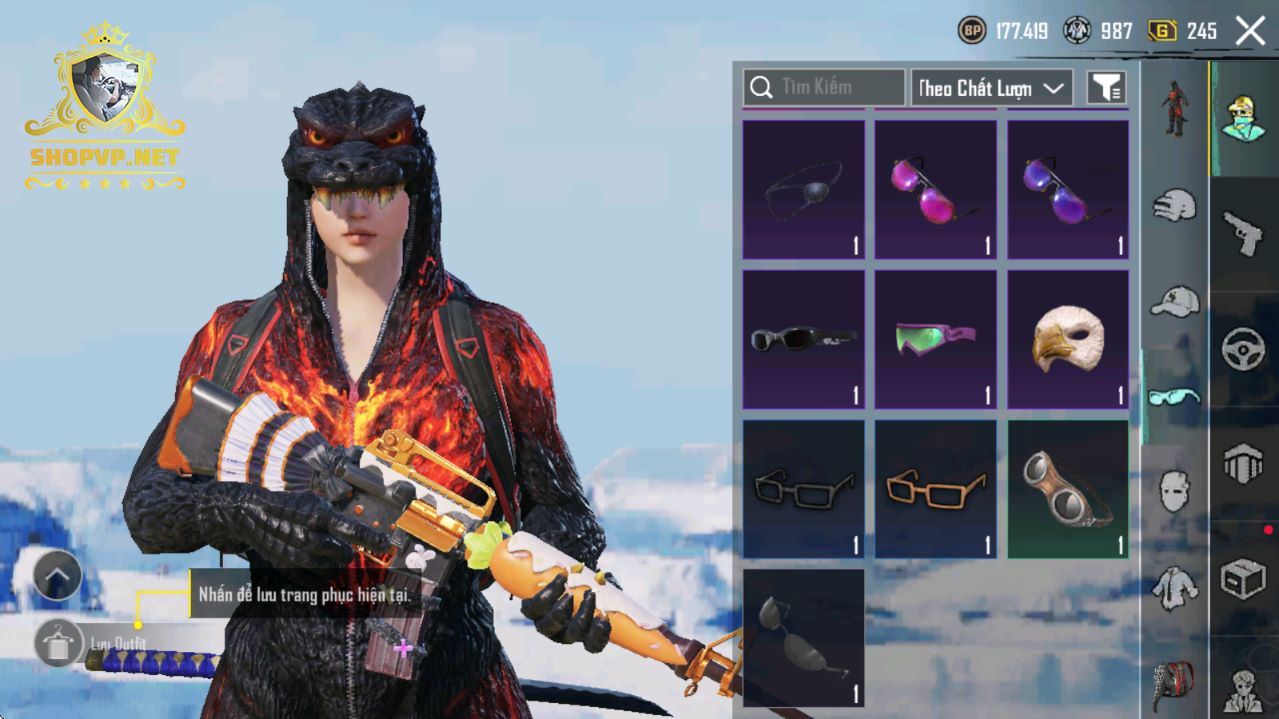Image resolution: width=1279 pixels, height=719 pixels.
Task: Switch to the jacket clothing category
Action: point(1175,588)
